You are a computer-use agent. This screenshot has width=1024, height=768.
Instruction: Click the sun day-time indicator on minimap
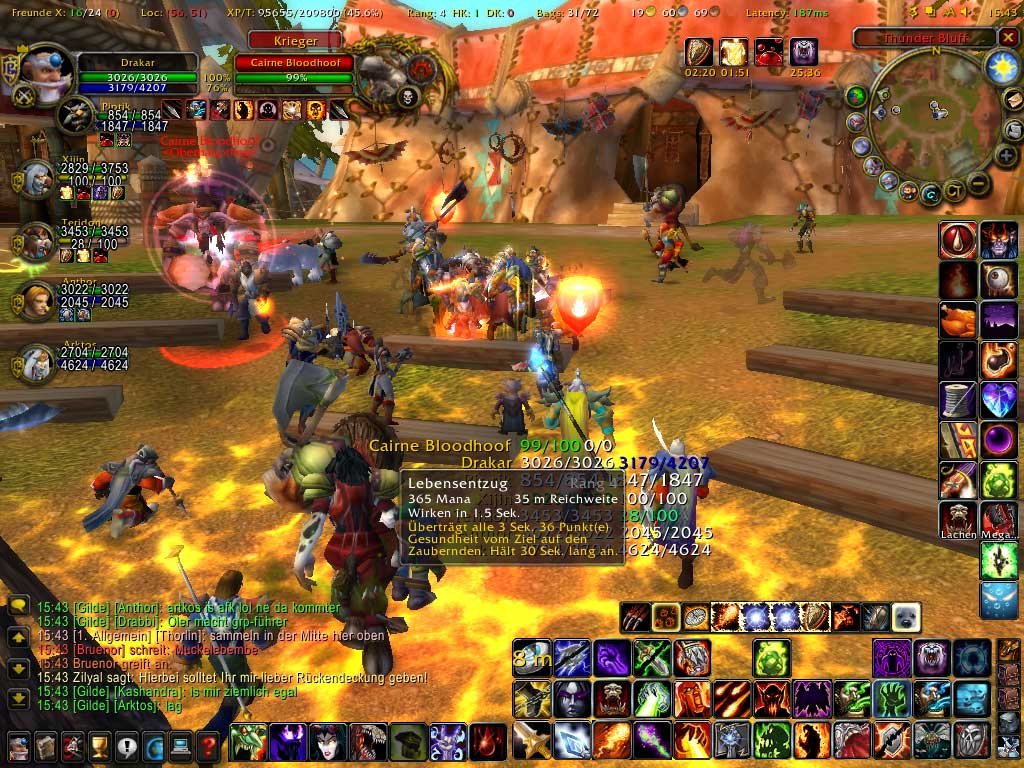point(1000,67)
